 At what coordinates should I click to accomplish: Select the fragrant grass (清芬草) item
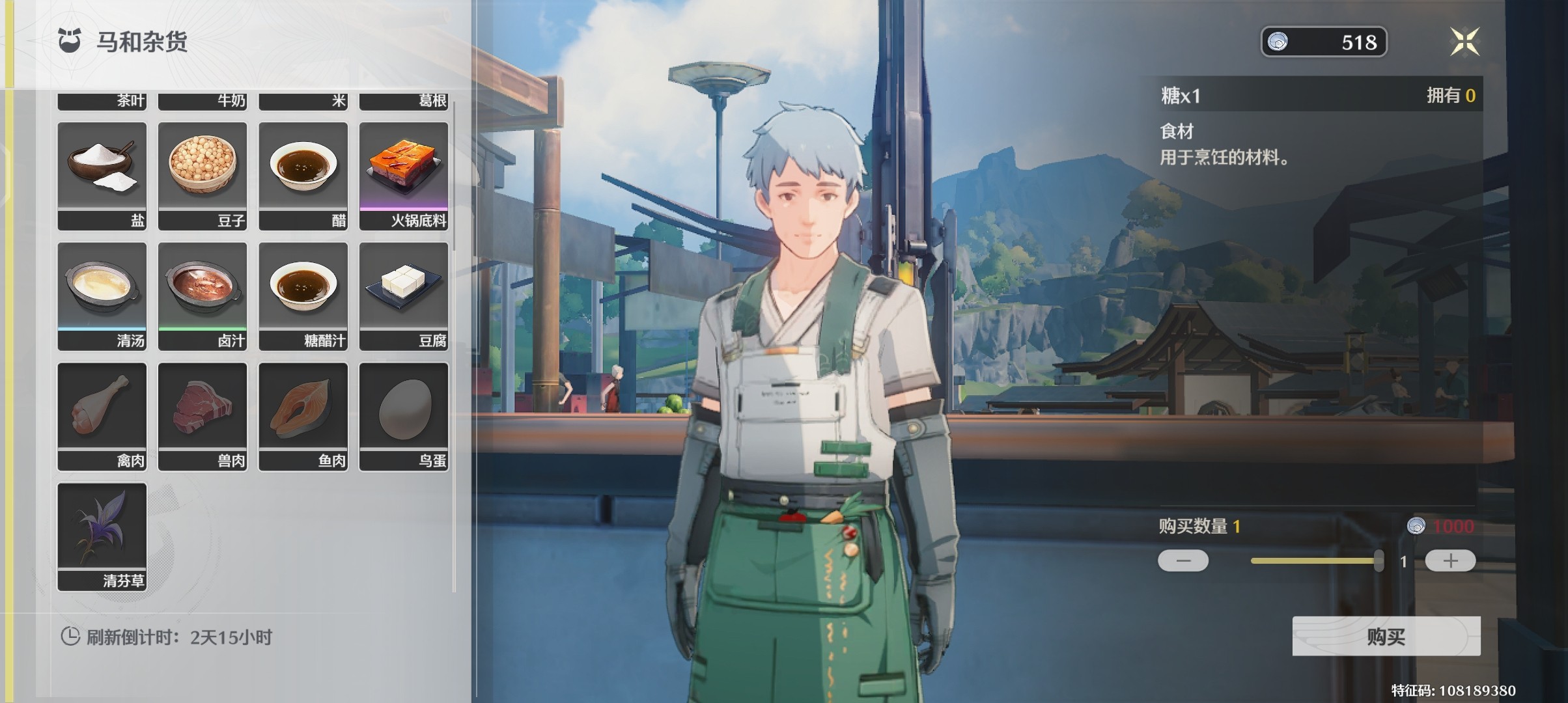102,536
